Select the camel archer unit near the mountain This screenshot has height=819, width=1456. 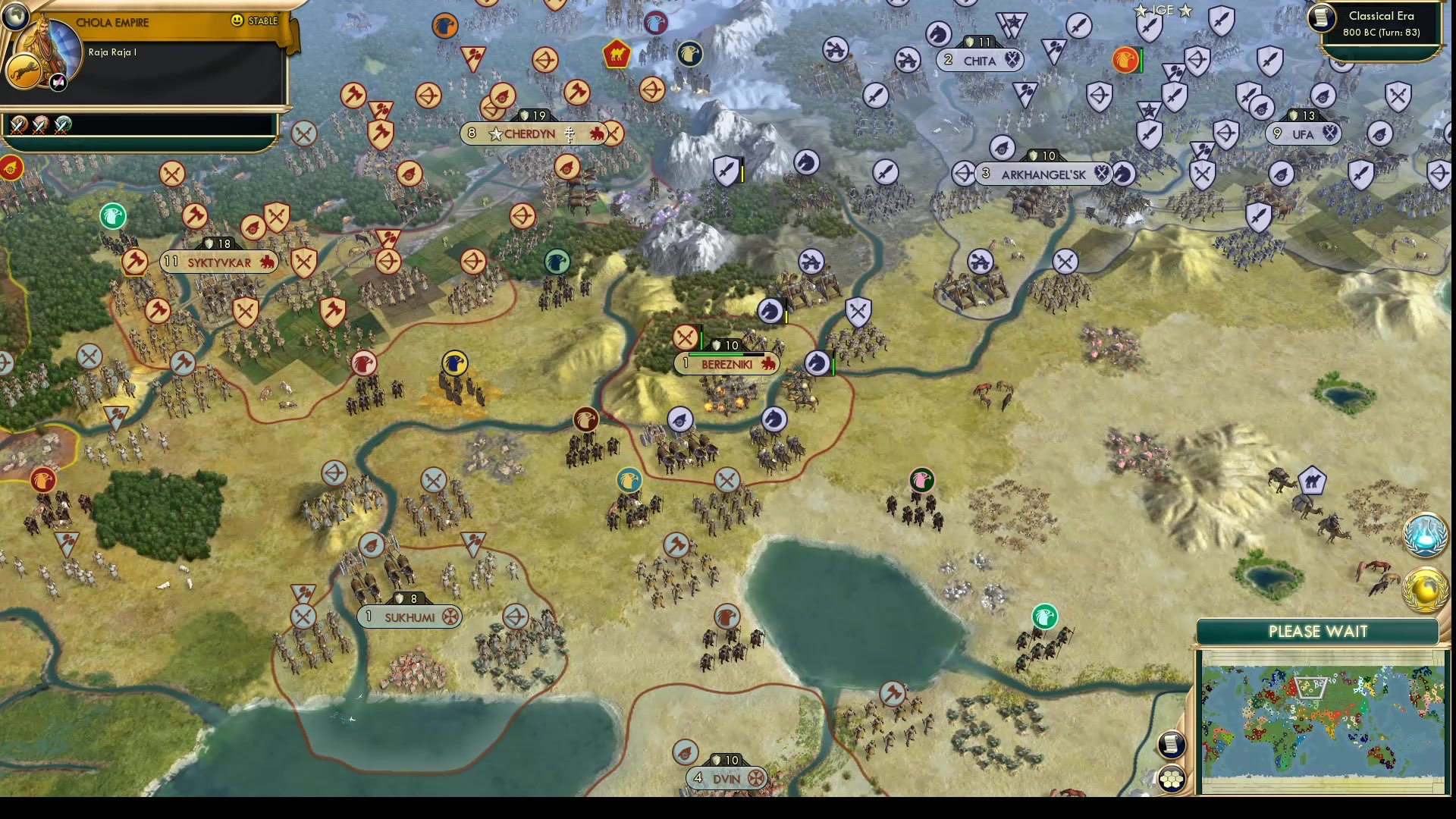(x=618, y=53)
